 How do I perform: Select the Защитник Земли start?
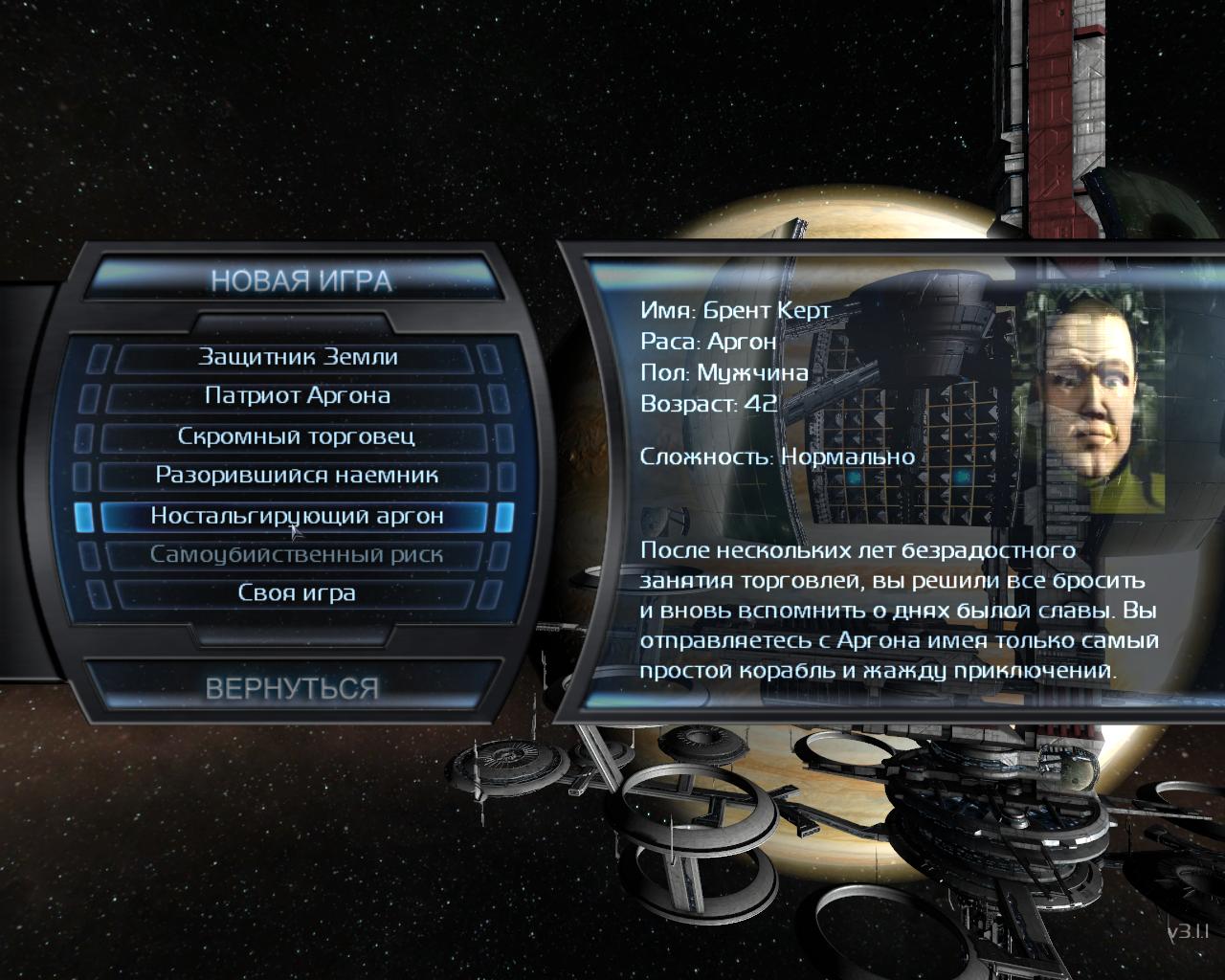click(297, 357)
